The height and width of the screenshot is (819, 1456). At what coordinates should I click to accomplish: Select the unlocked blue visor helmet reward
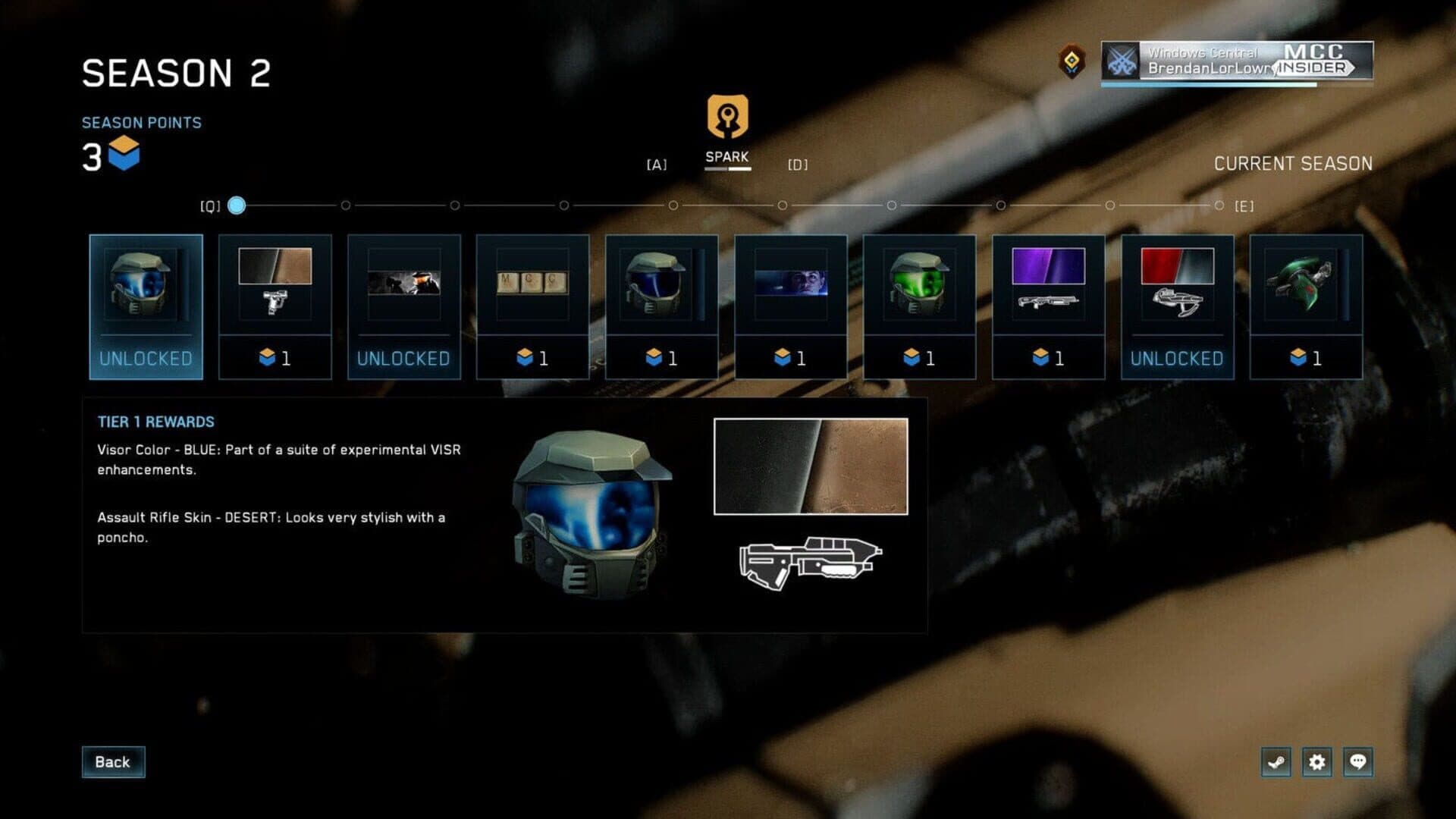146,306
